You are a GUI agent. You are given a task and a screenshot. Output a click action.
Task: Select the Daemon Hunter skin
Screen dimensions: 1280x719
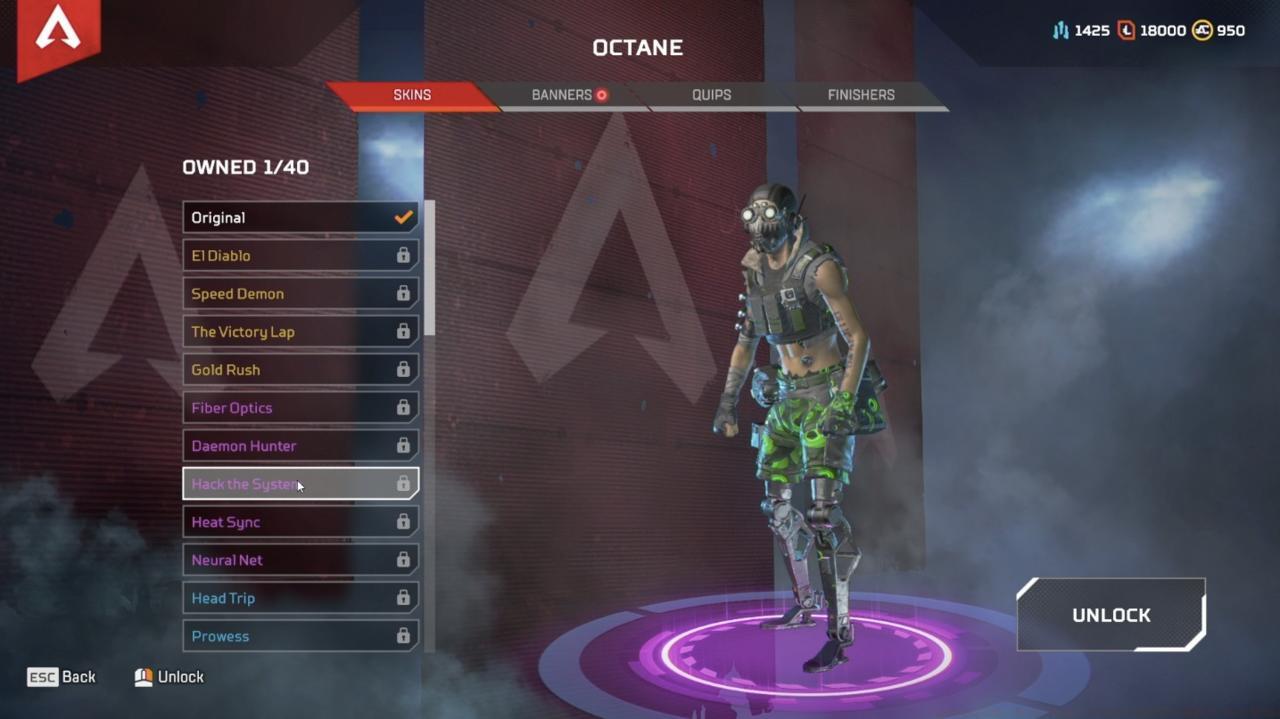pos(300,446)
